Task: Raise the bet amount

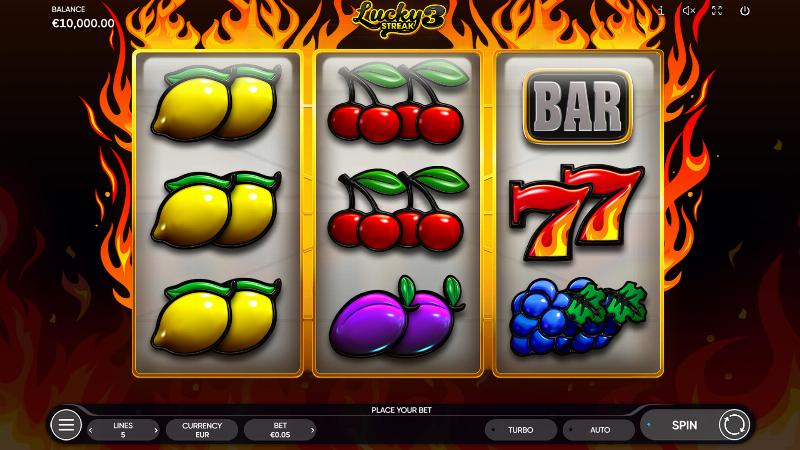Action: pos(311,430)
